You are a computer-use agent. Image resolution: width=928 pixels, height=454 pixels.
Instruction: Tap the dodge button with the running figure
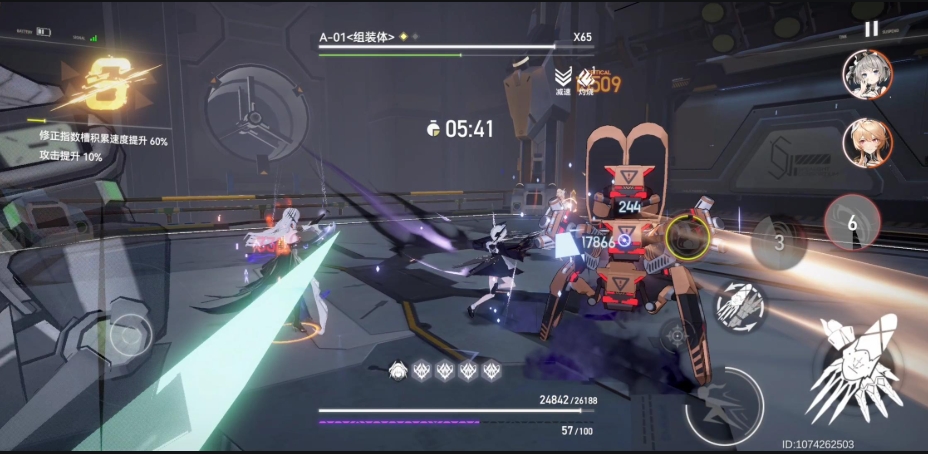point(723,405)
